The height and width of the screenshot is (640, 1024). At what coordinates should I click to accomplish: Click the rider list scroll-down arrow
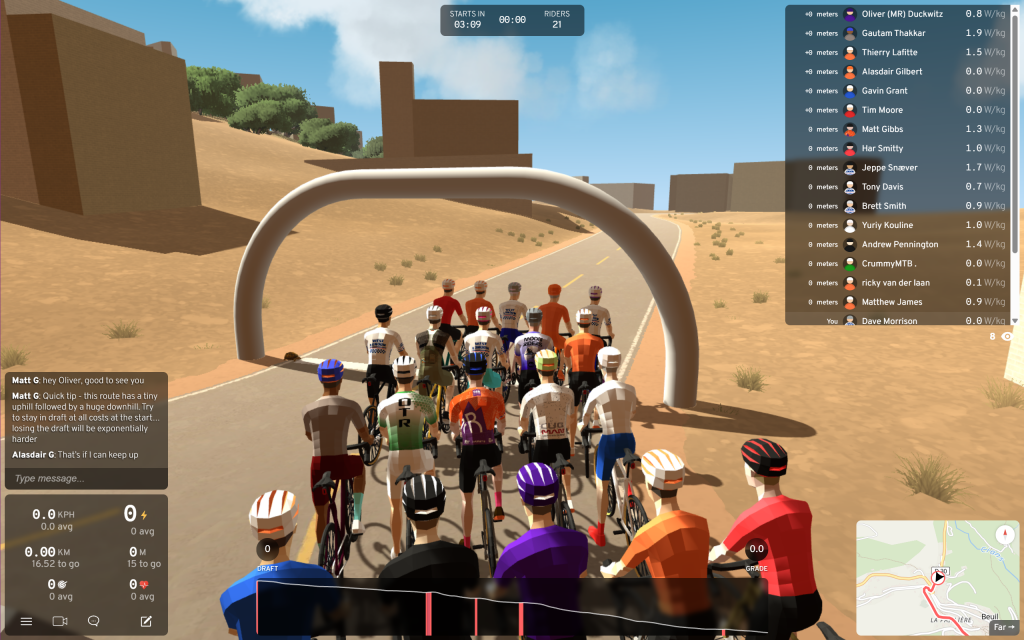pos(1015,321)
